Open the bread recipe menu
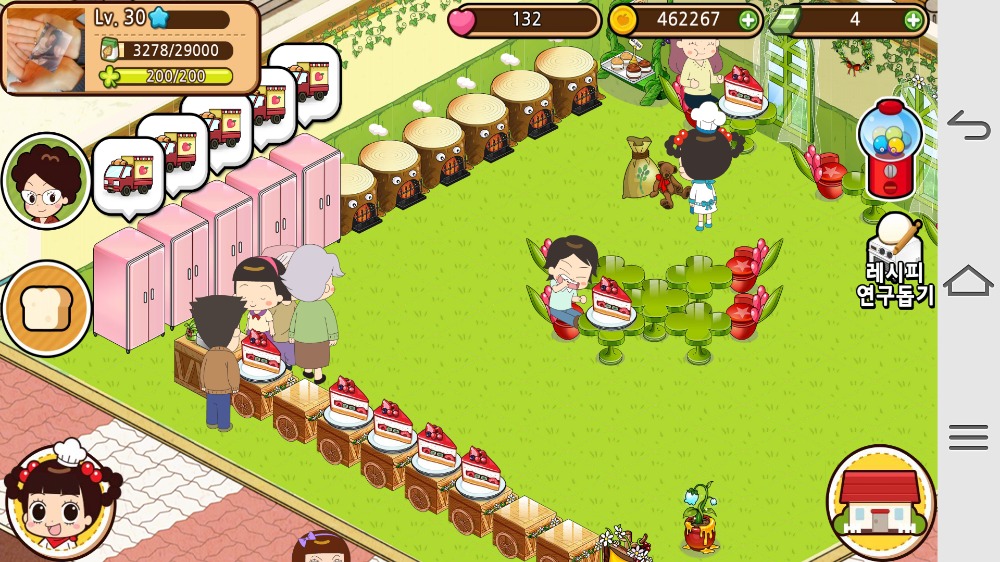The image size is (1000, 562). pos(46,308)
